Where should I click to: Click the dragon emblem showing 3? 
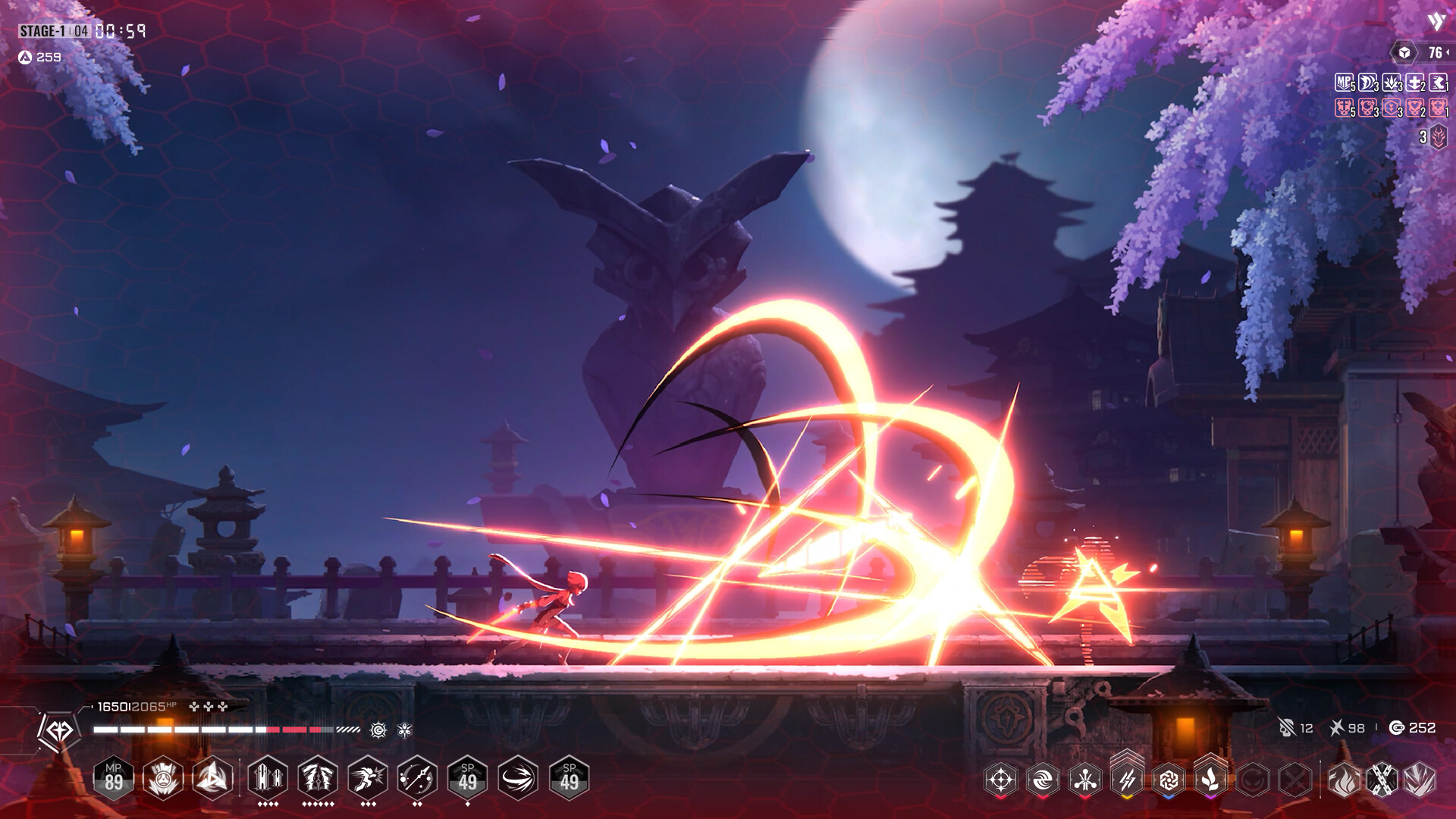(1439, 135)
